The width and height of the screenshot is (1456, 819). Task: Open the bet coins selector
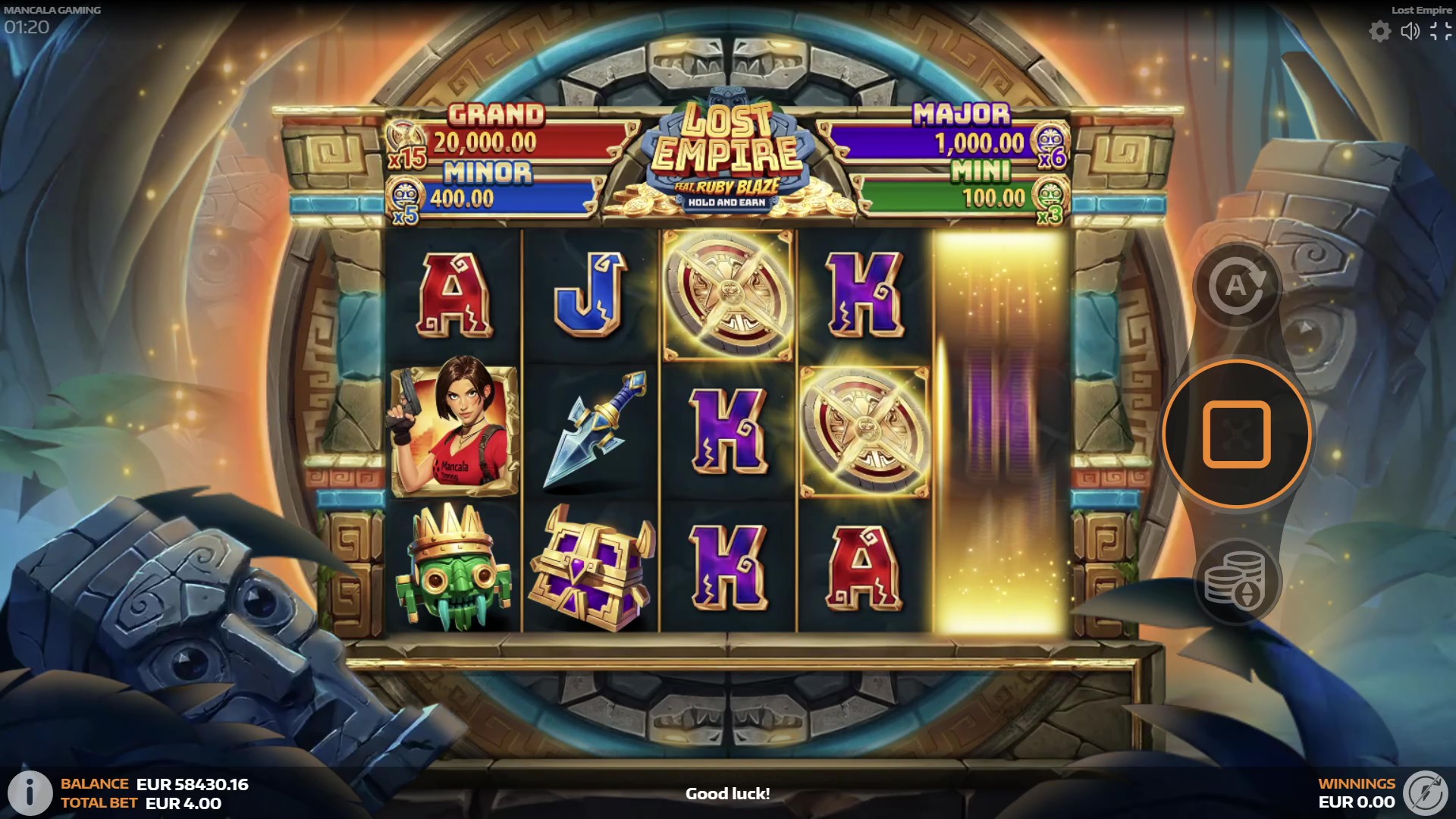click(1236, 582)
